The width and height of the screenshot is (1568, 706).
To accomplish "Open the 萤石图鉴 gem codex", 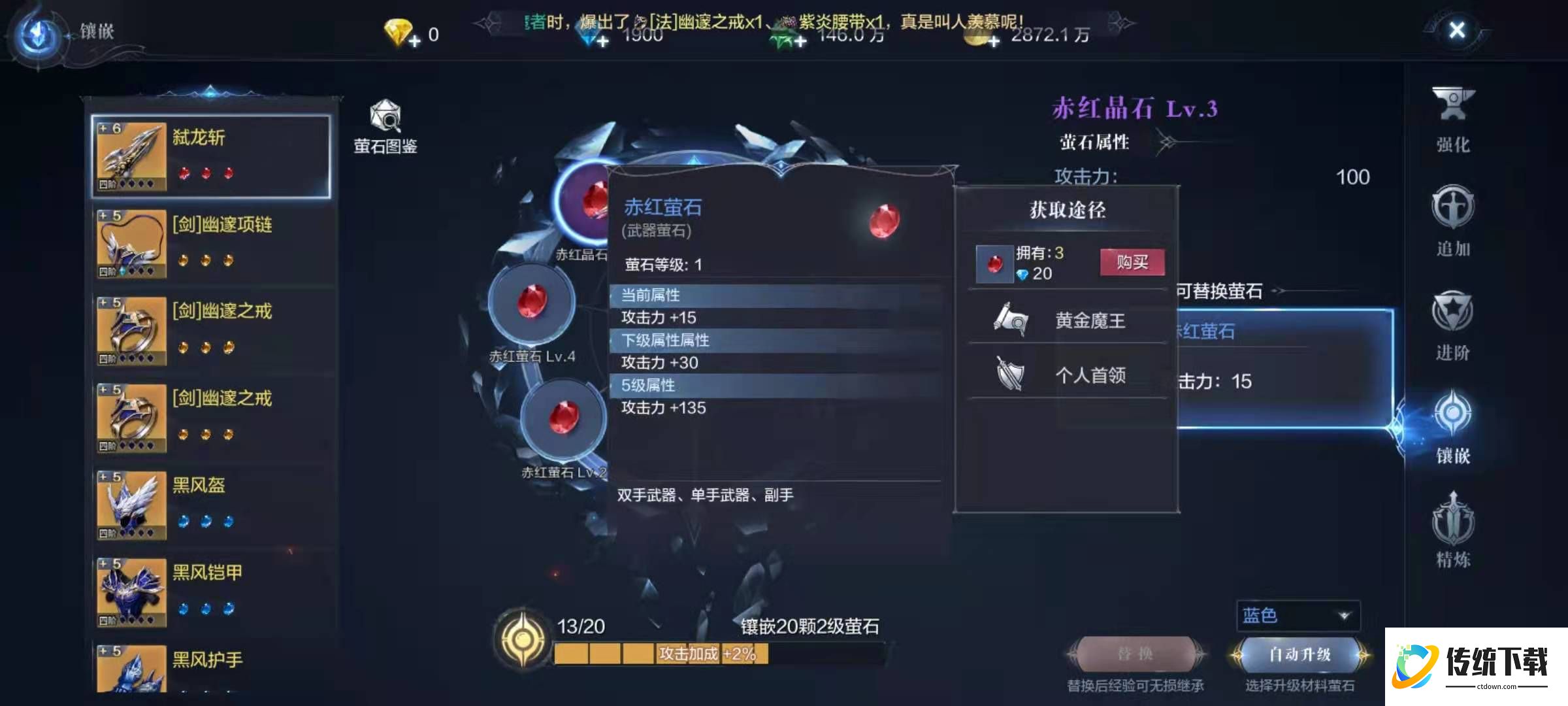I will pos(386,121).
